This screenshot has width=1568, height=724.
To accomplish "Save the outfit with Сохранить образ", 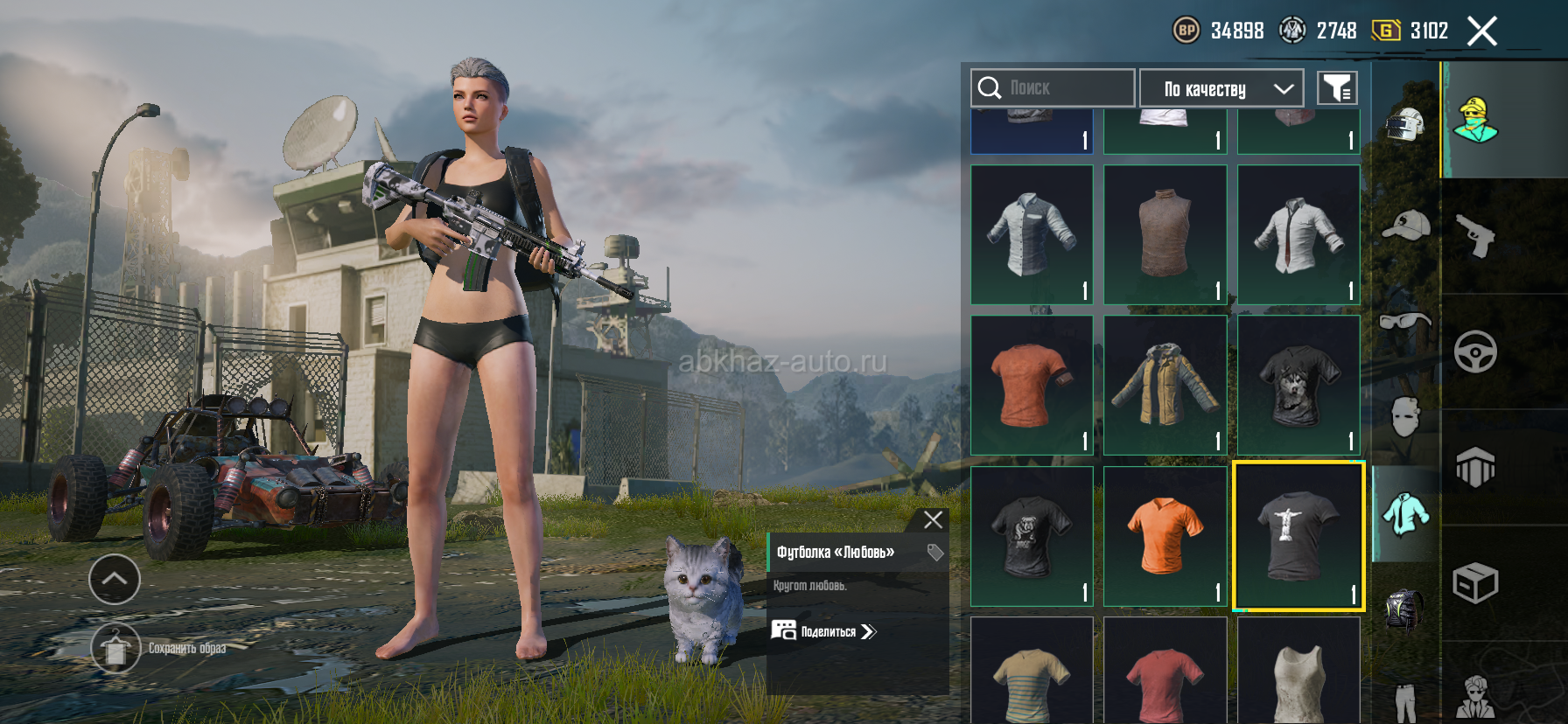I will point(115,649).
